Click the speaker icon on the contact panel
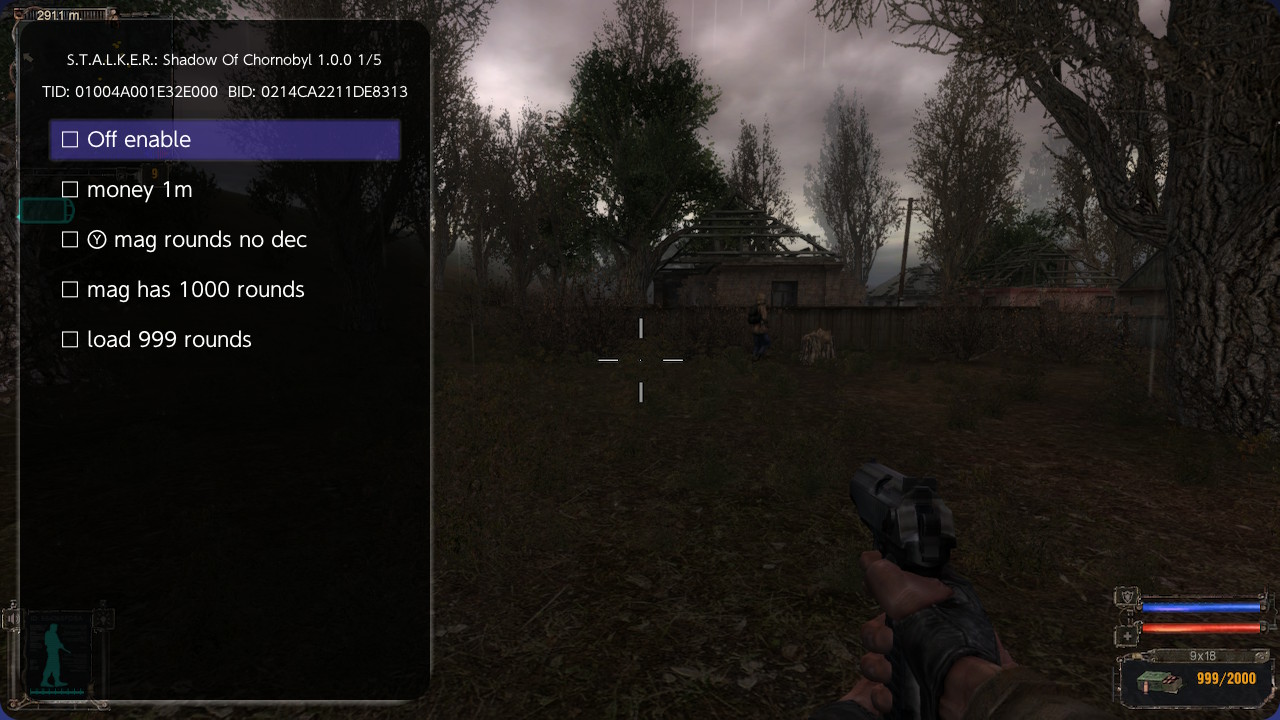 point(12,618)
